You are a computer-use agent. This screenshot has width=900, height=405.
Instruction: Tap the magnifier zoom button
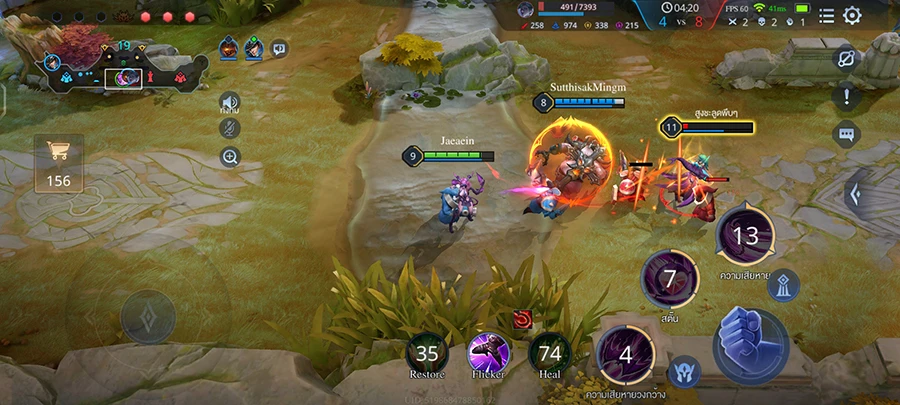click(x=230, y=156)
